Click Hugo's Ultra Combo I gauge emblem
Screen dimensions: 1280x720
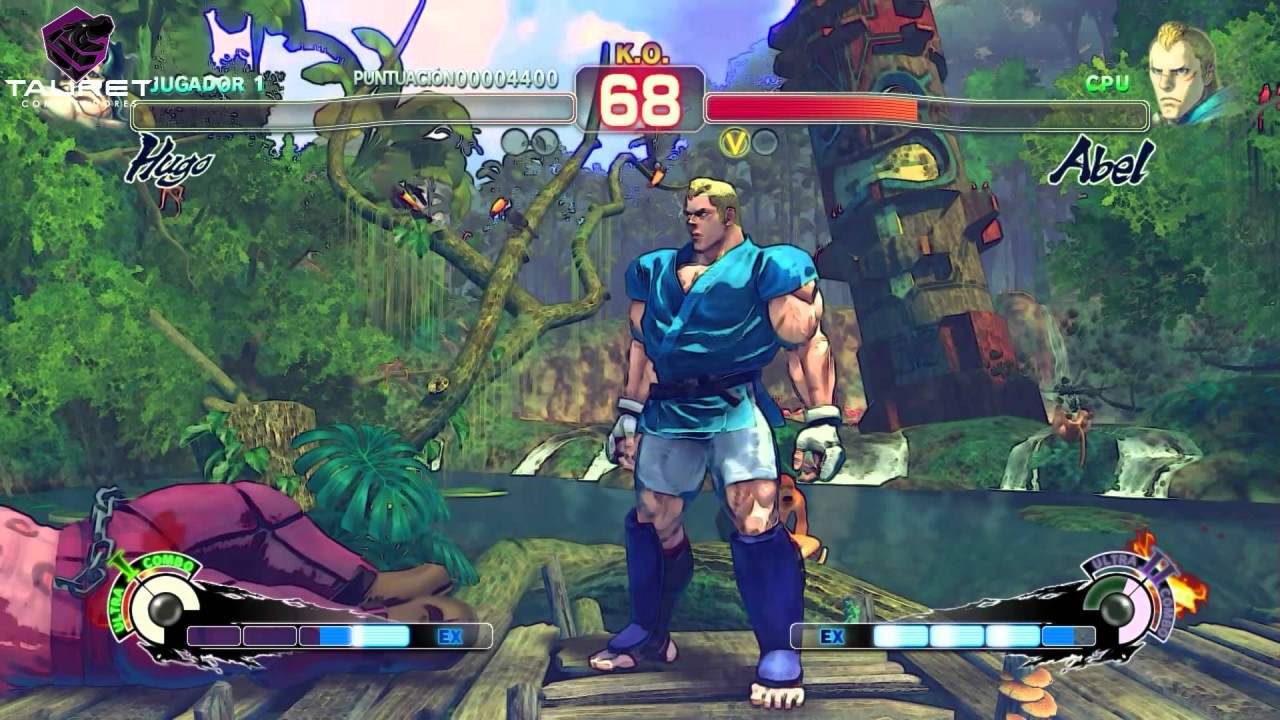pyautogui.click(x=158, y=604)
